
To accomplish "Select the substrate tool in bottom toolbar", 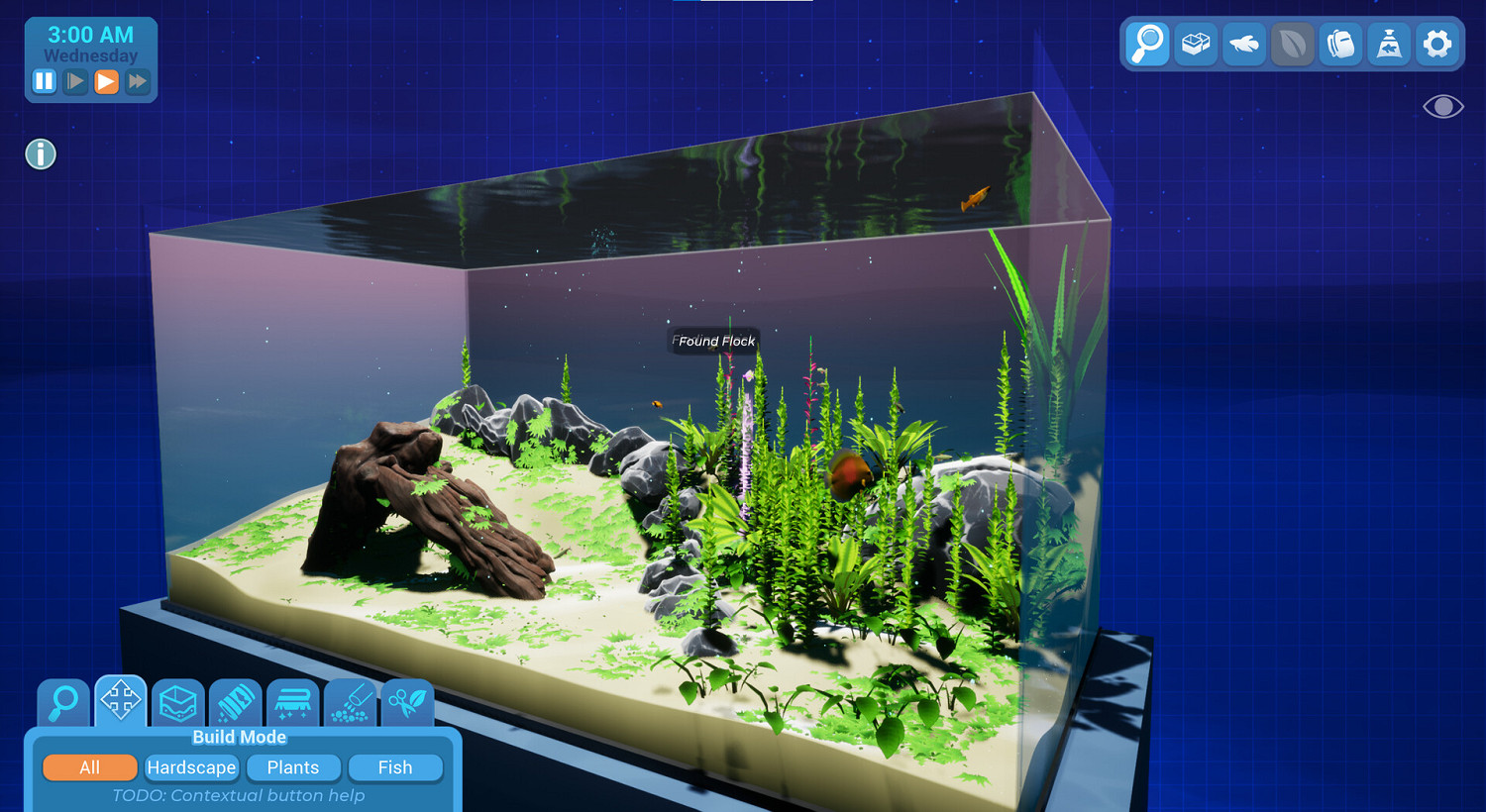I will click(x=177, y=703).
